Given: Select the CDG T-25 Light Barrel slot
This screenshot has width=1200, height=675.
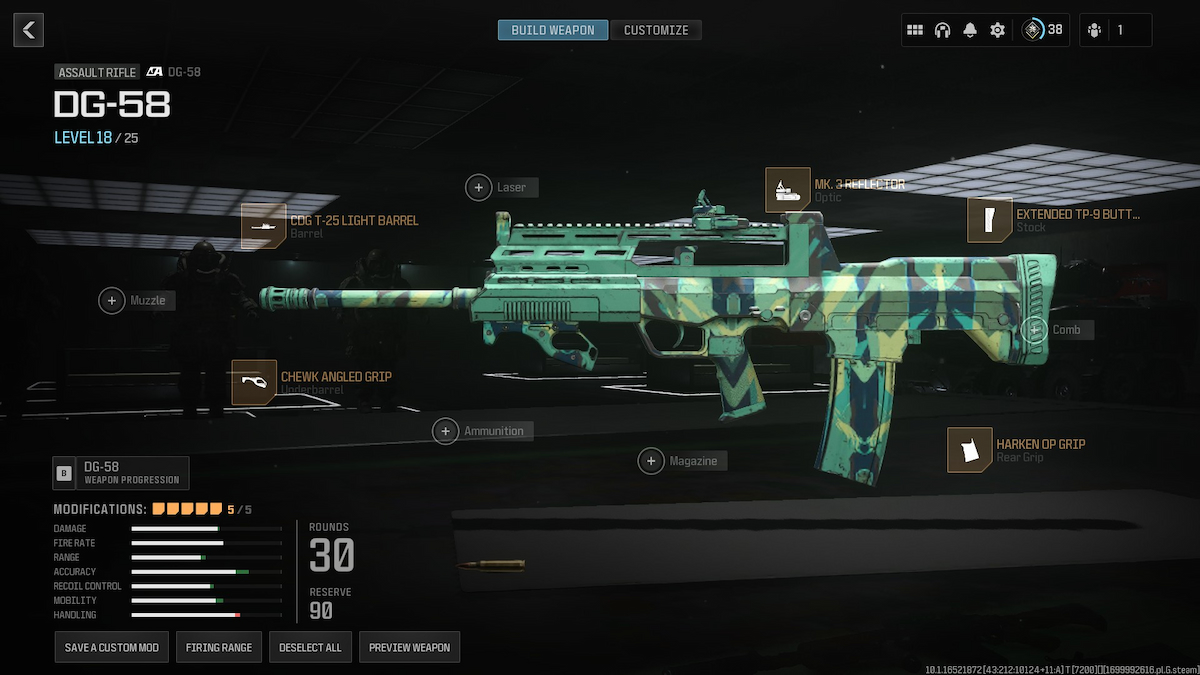Looking at the screenshot, I should click(263, 226).
